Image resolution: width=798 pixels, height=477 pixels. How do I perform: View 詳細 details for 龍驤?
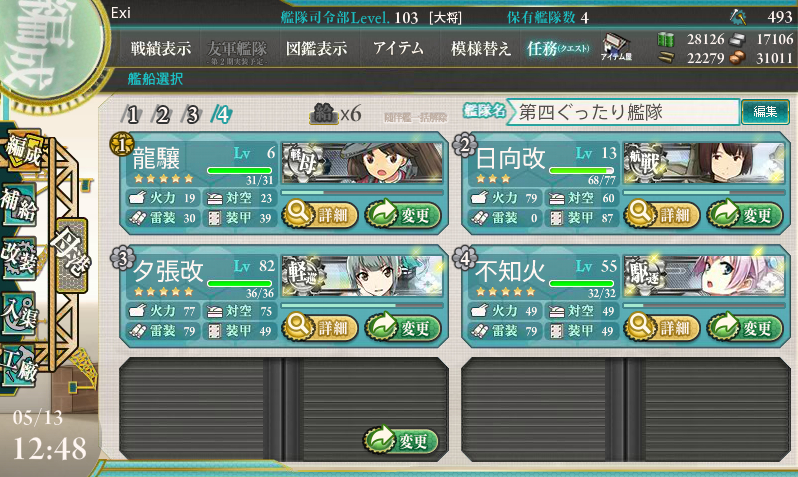click(x=318, y=213)
